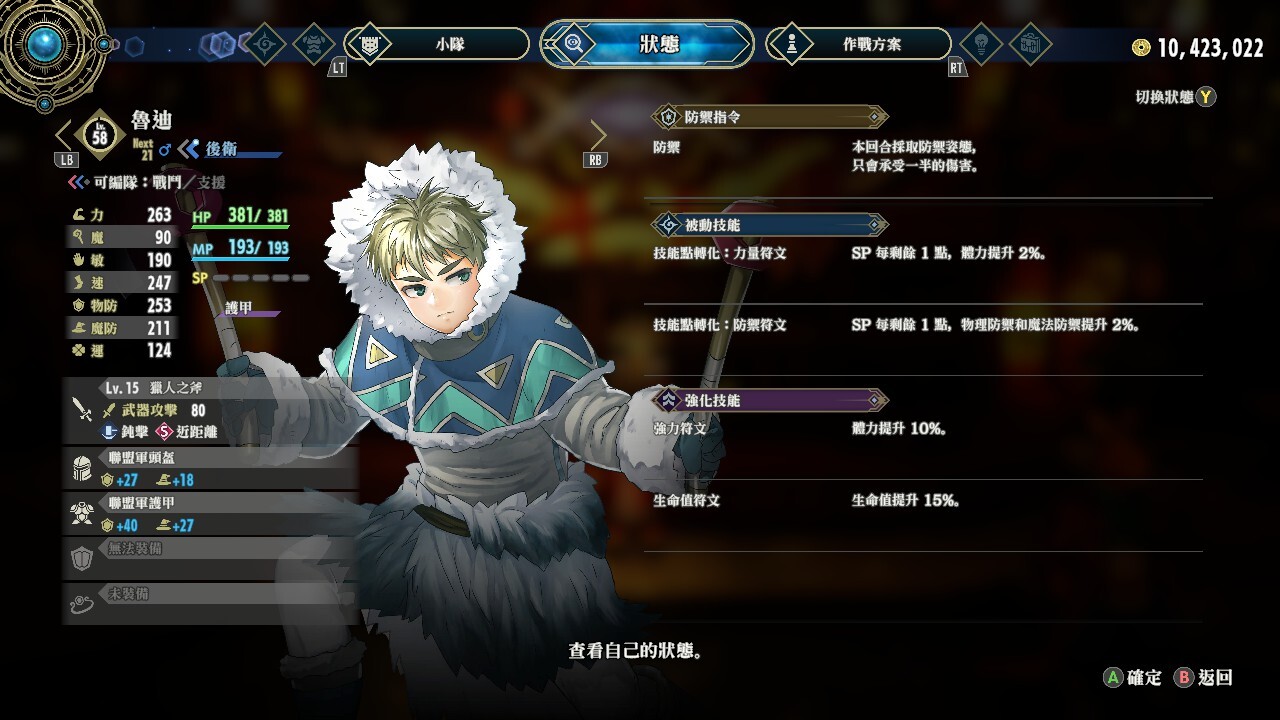Open the 作戰方案 battle plan tab
This screenshot has width=1280, height=720.
coord(858,44)
